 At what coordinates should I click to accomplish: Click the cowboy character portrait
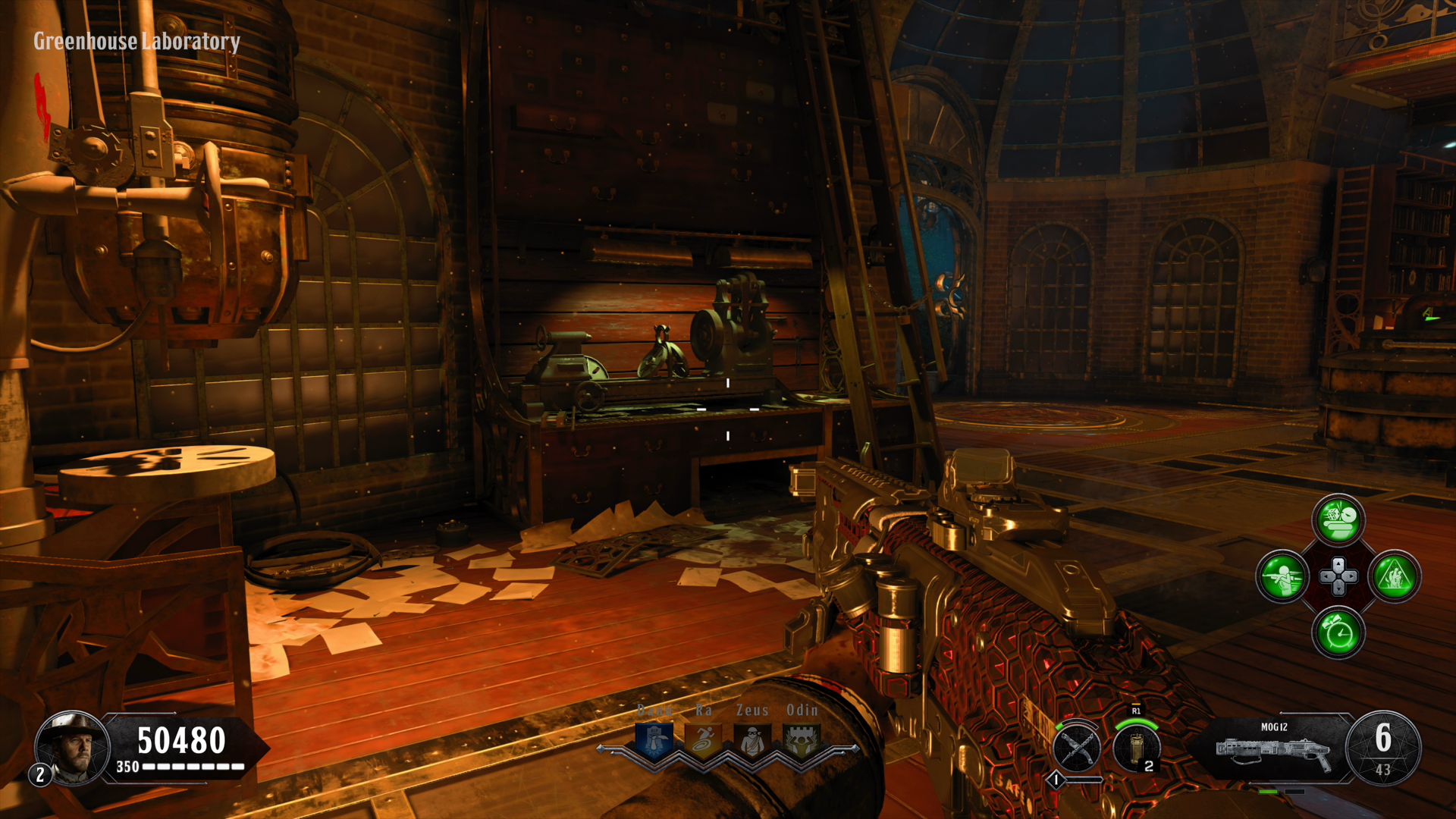tap(74, 747)
